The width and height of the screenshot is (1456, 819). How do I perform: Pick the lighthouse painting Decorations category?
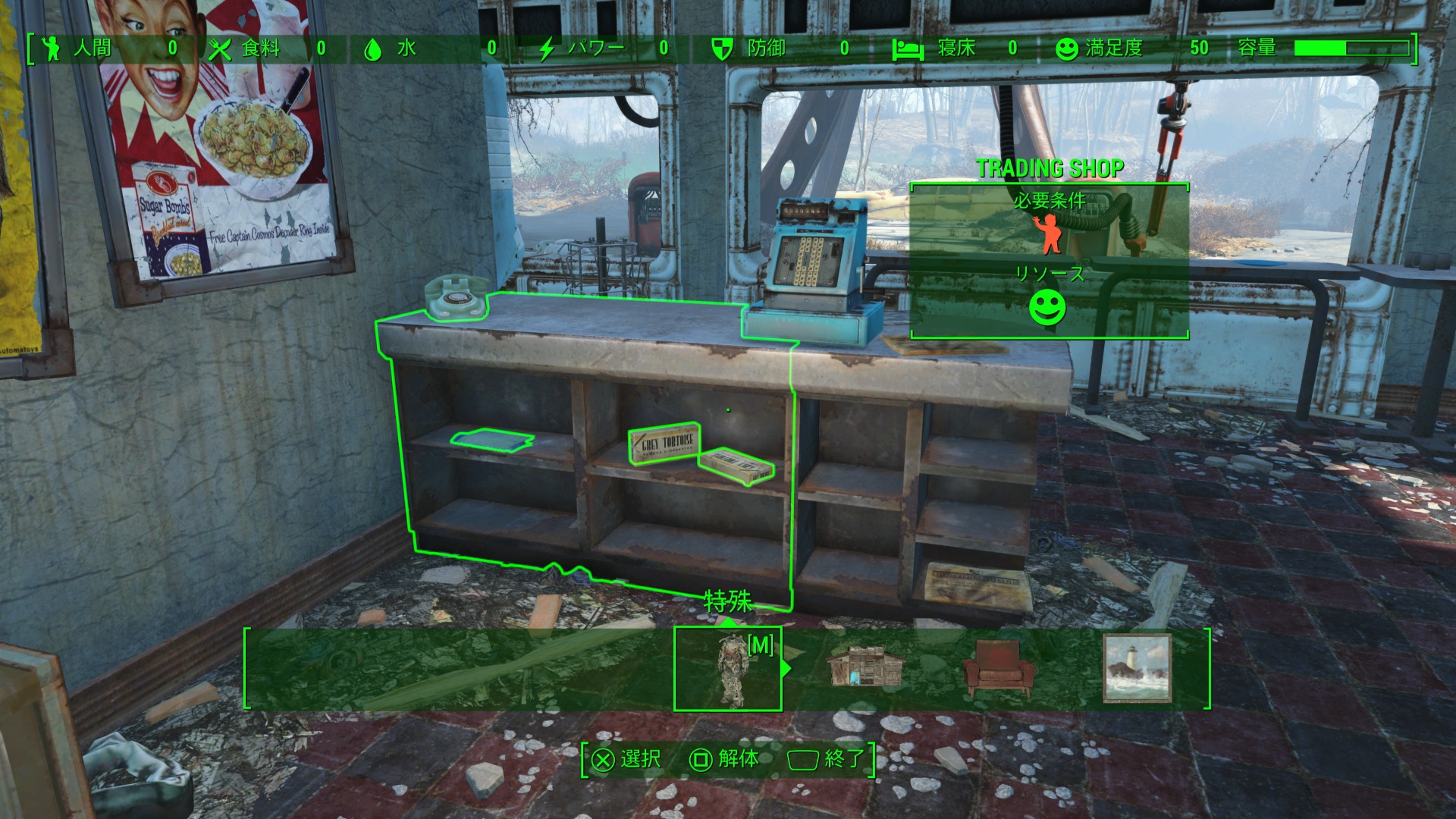[1137, 669]
